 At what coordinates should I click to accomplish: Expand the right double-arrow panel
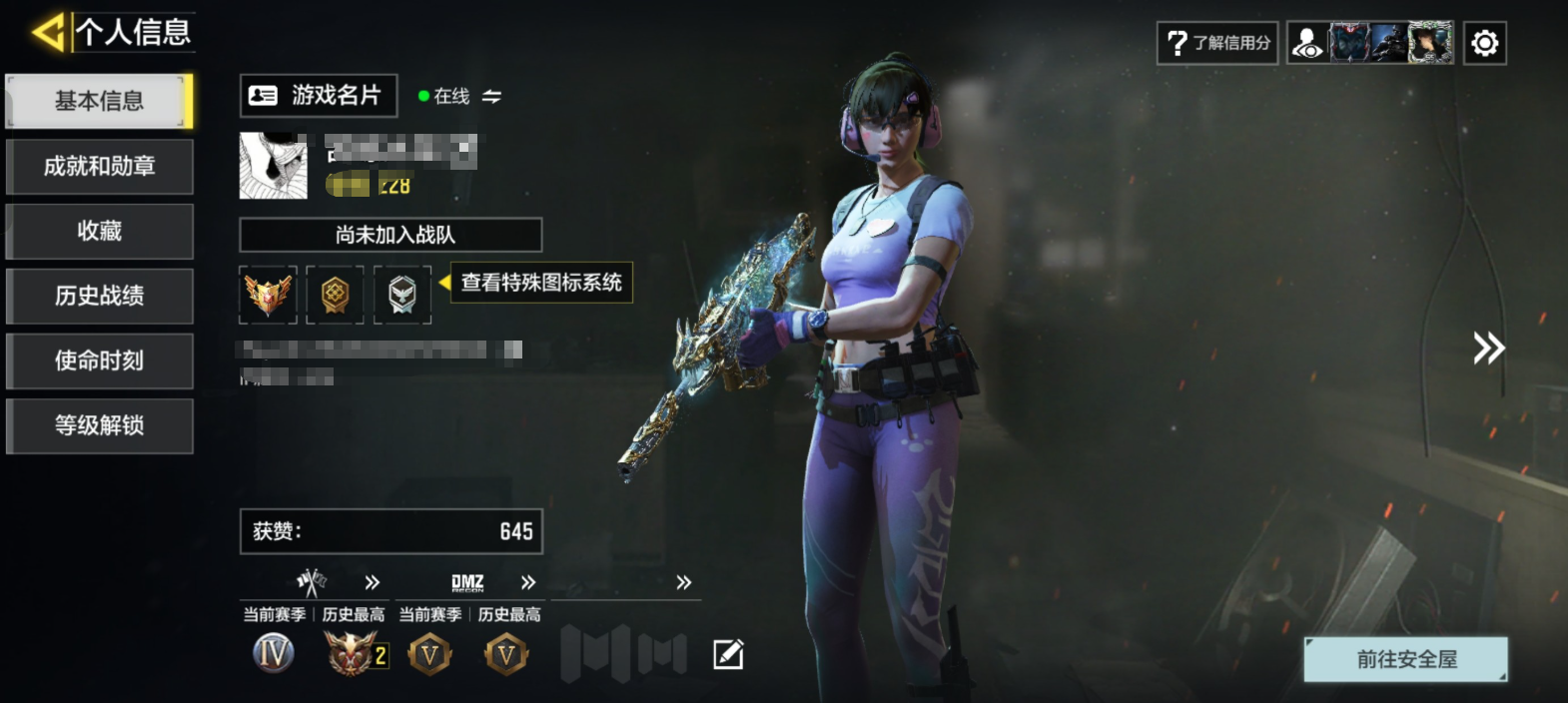pyautogui.click(x=1488, y=348)
